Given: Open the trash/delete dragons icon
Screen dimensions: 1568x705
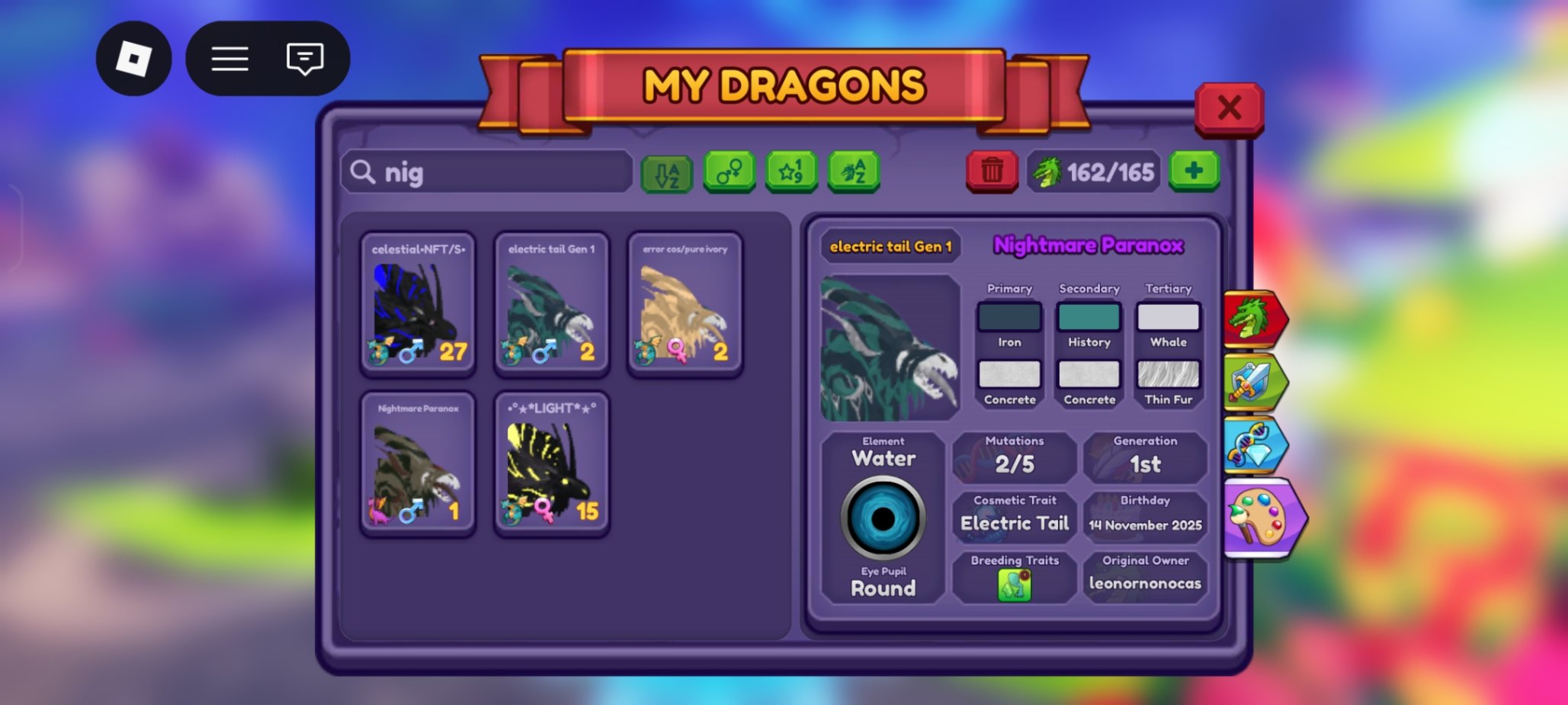Looking at the screenshot, I should pos(992,171).
